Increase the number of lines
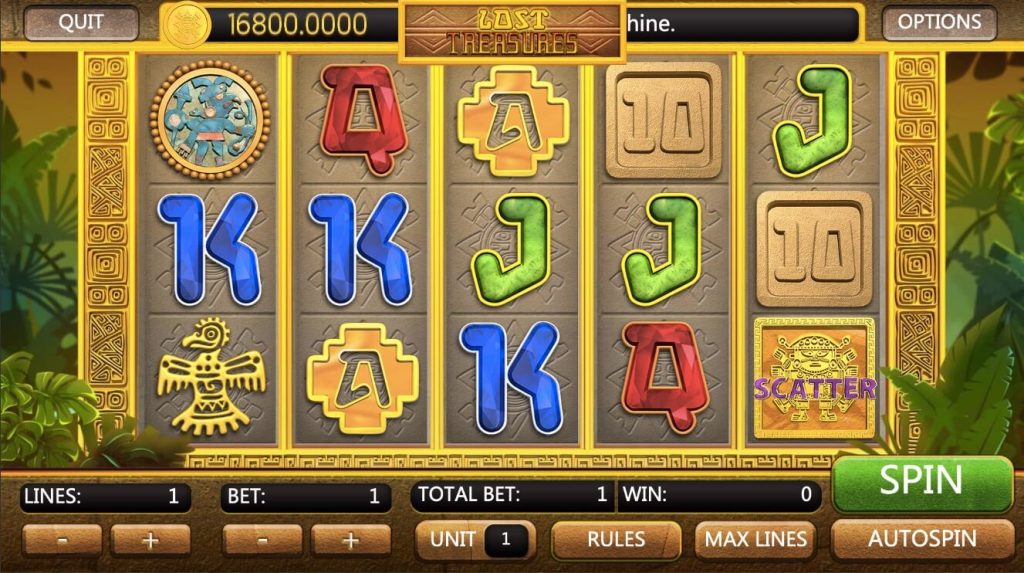 coord(150,540)
